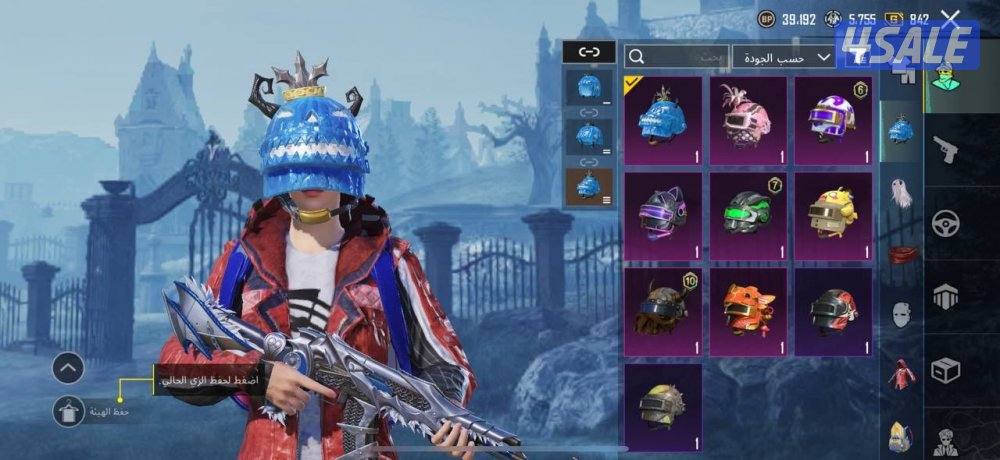Choose the purple and white level 6 helmet
The width and height of the screenshot is (1000, 460).
point(832,120)
